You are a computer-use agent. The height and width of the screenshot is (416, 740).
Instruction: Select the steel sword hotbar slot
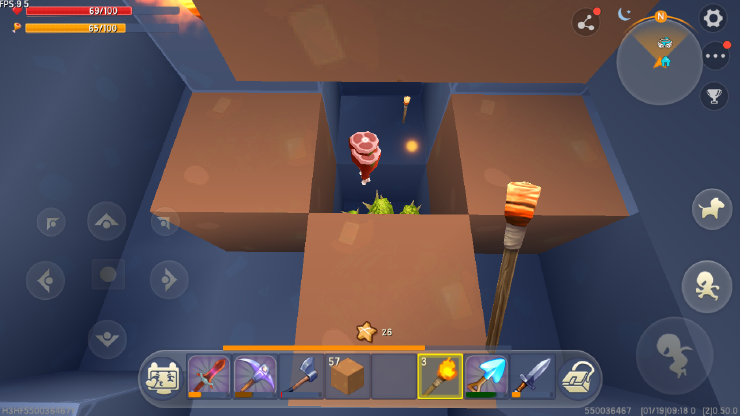coord(532,376)
